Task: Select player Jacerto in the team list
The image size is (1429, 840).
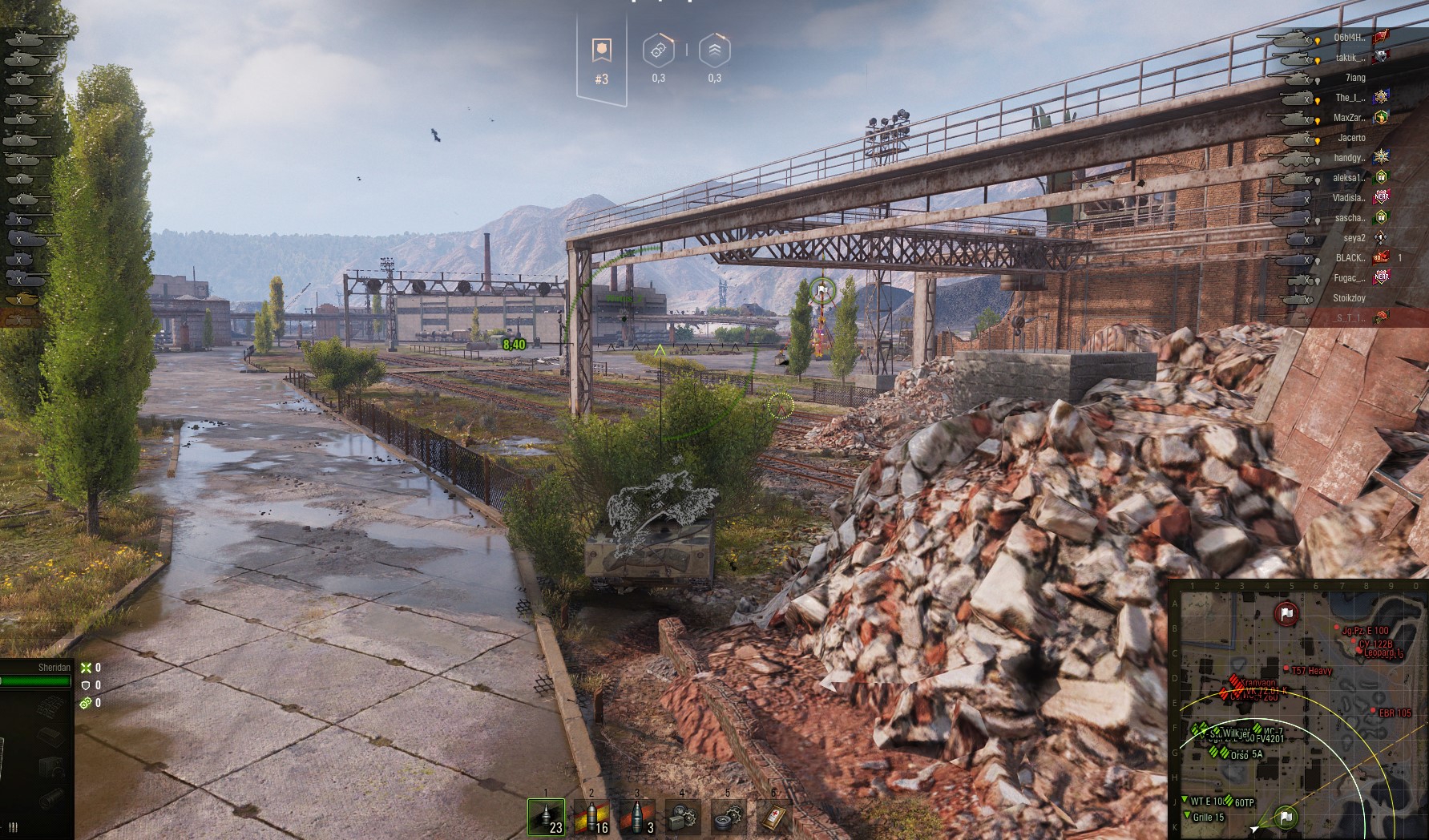Action: click(x=1350, y=138)
